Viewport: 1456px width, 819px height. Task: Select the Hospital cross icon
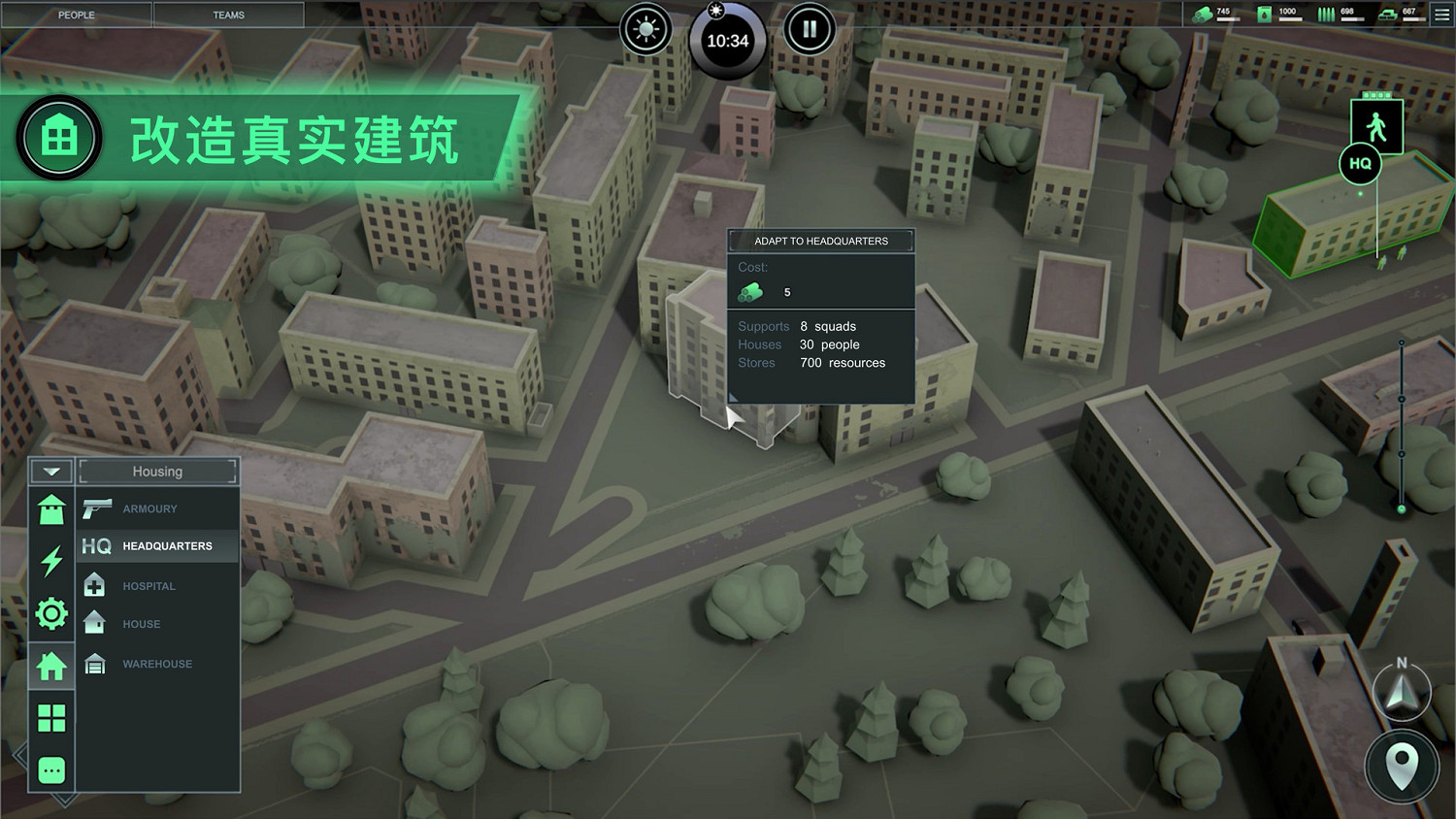click(x=94, y=584)
